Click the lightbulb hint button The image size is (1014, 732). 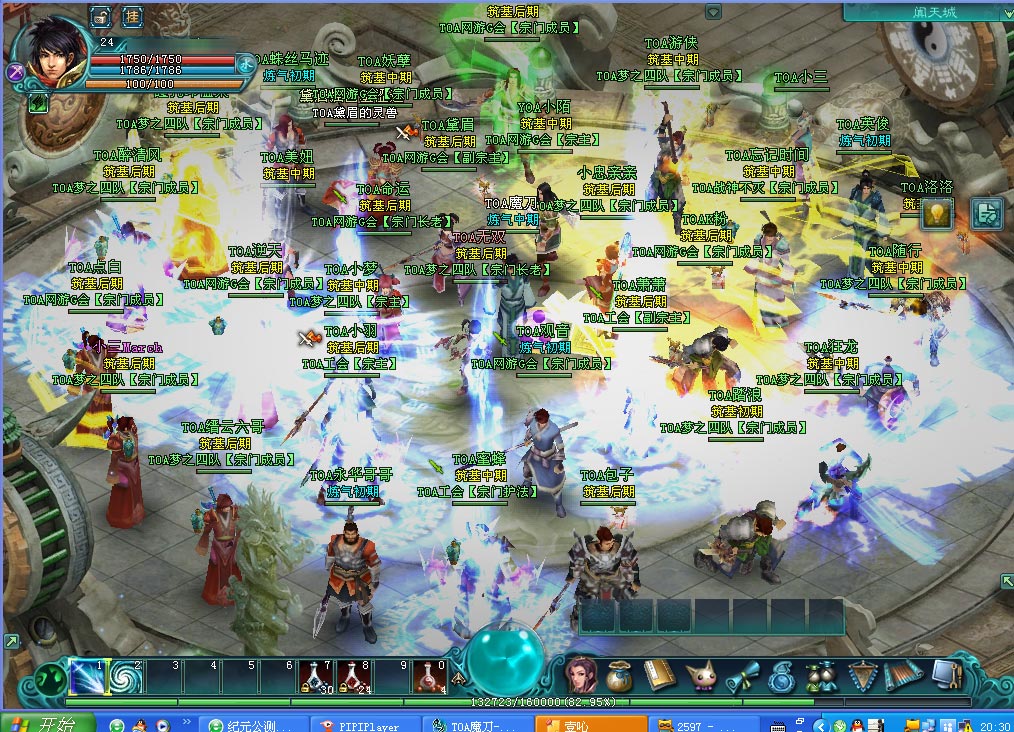point(936,213)
